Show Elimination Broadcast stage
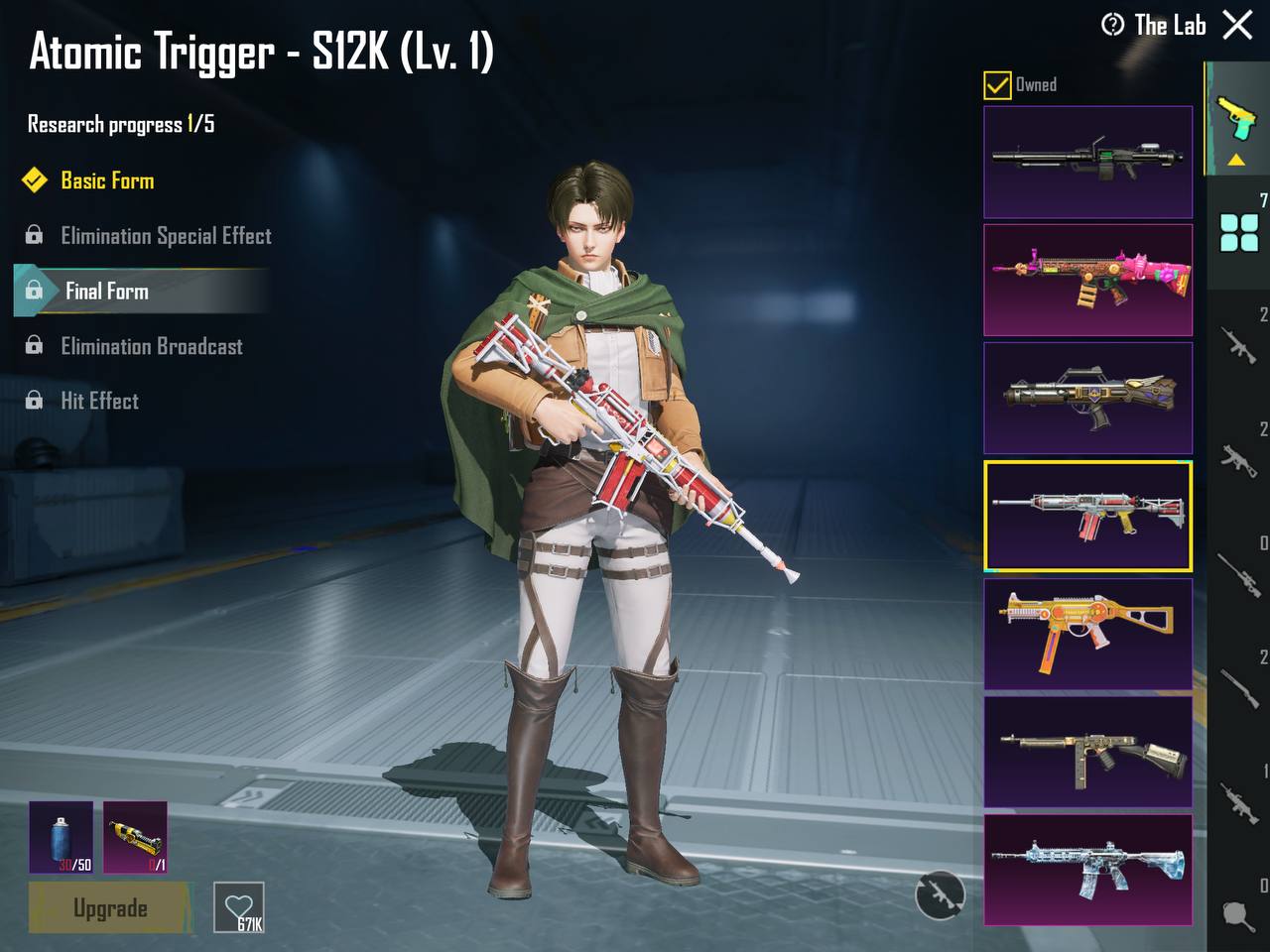This screenshot has width=1270, height=952. 151,346
